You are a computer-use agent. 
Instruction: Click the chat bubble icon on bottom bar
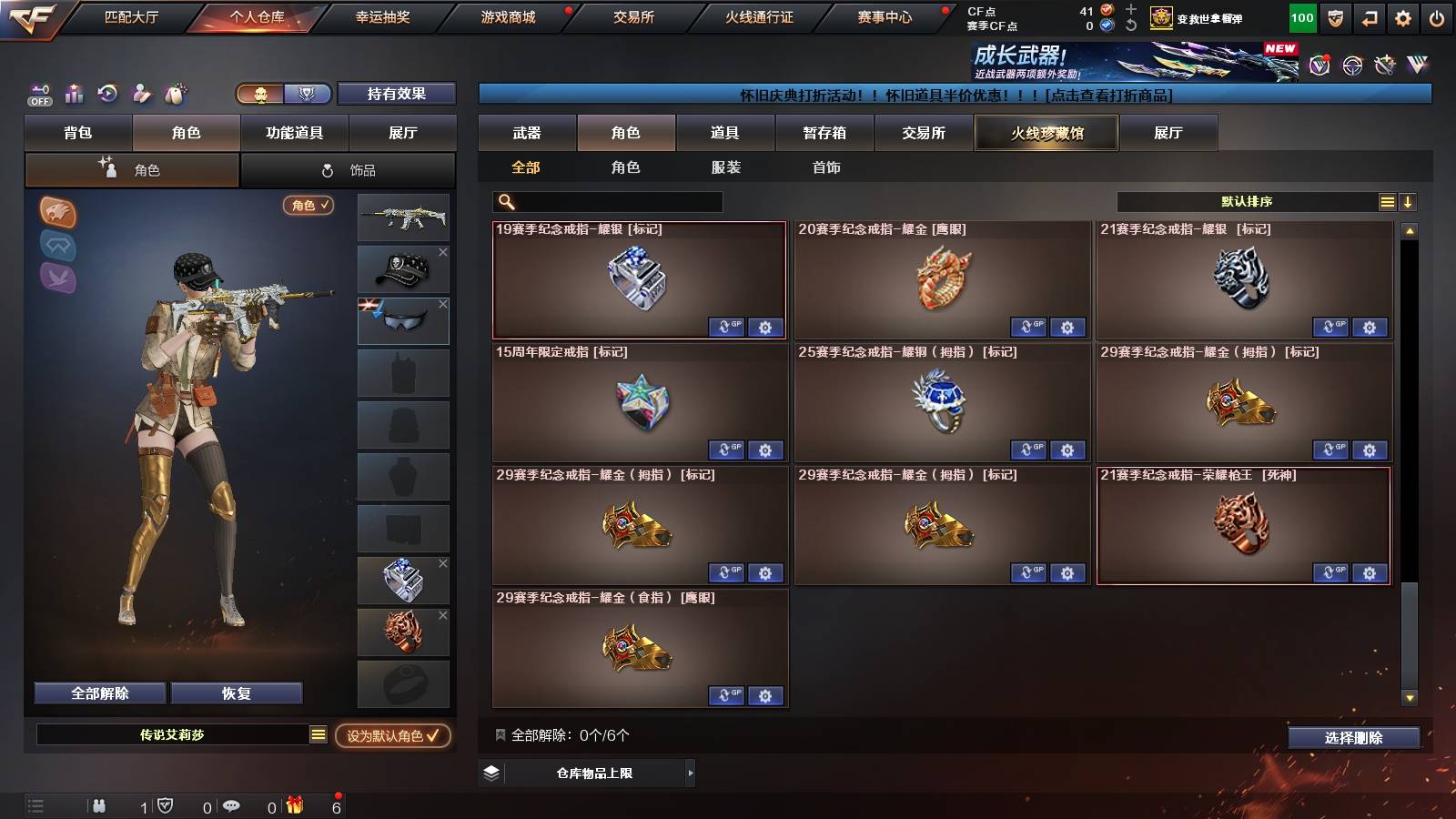point(230,806)
